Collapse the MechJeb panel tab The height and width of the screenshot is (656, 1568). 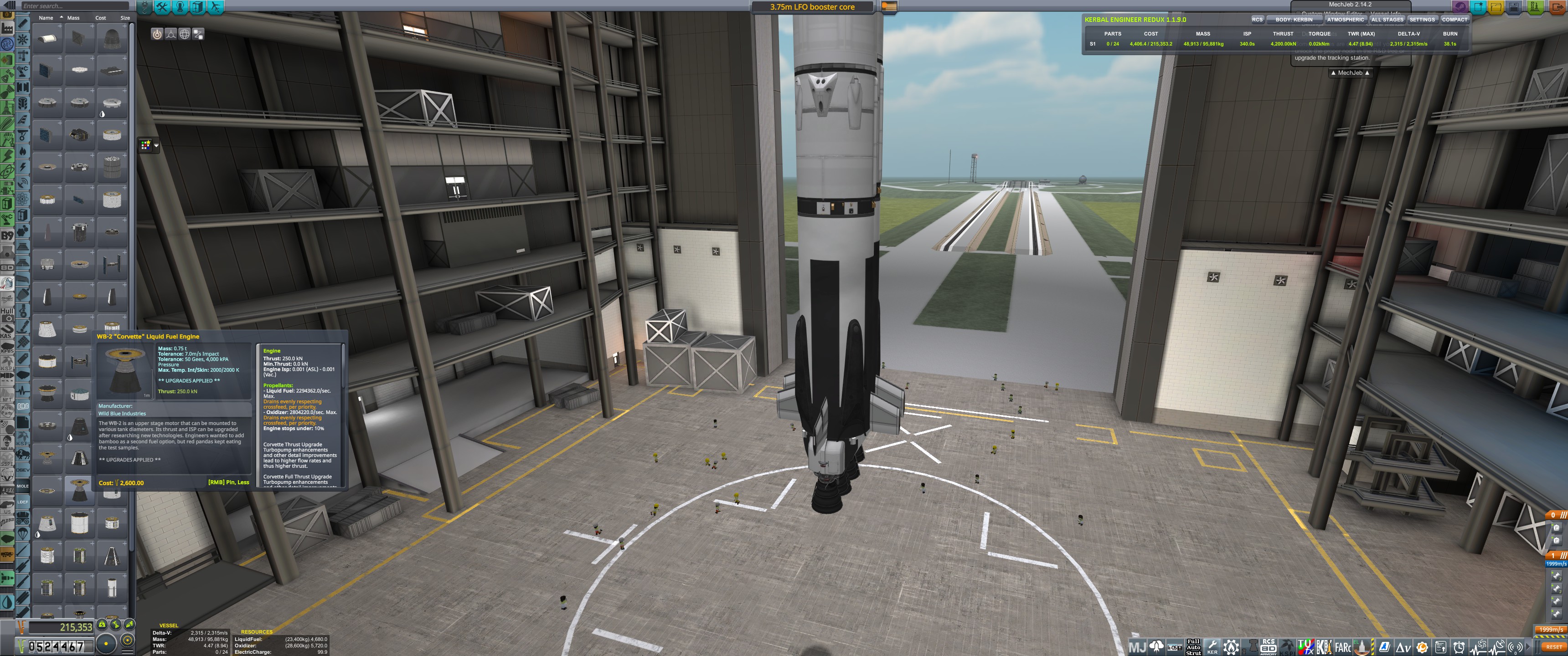click(x=1350, y=73)
